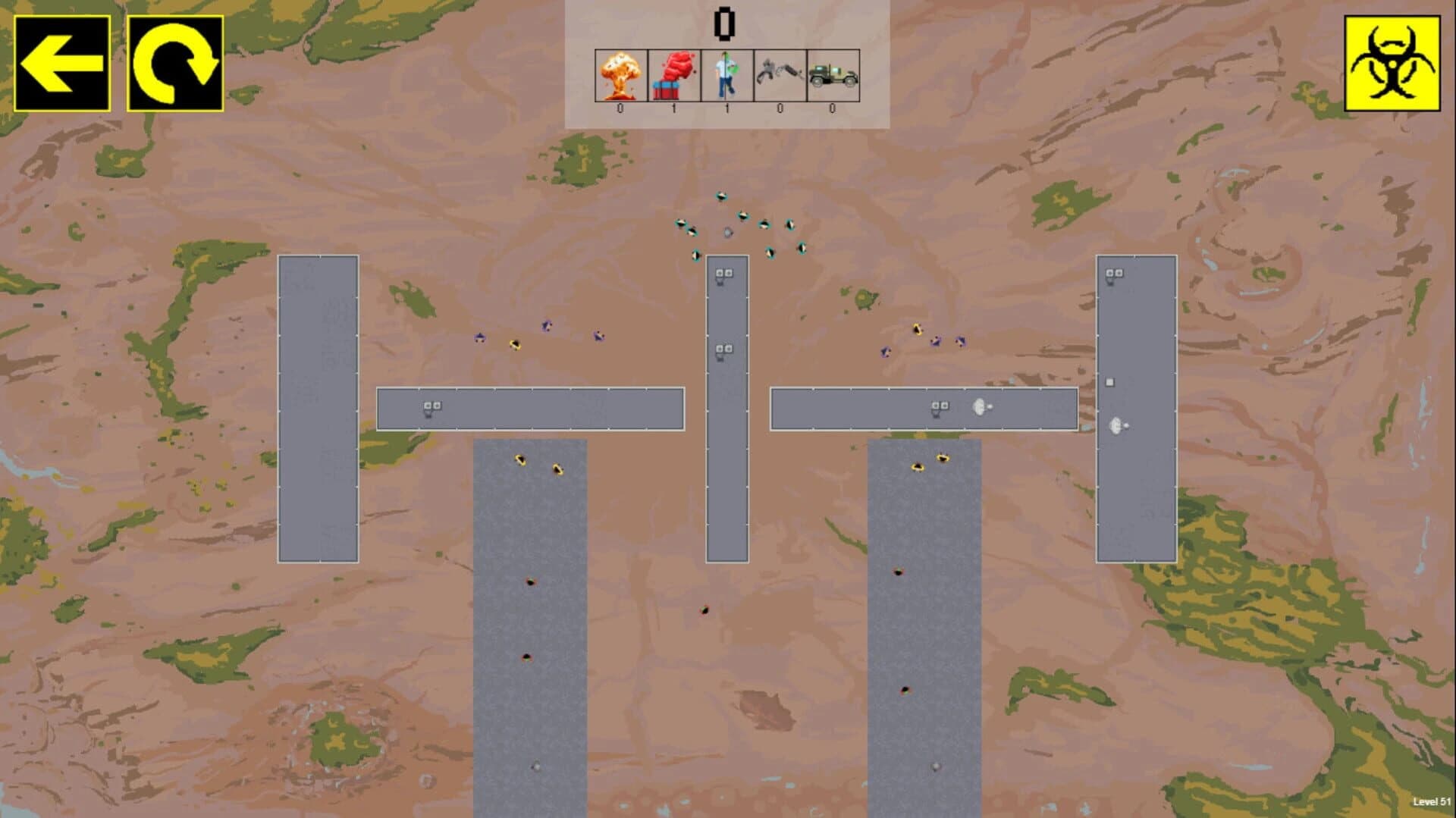The height and width of the screenshot is (818, 1456).
Task: Select the nuclear explosion weapon
Action: click(x=619, y=74)
